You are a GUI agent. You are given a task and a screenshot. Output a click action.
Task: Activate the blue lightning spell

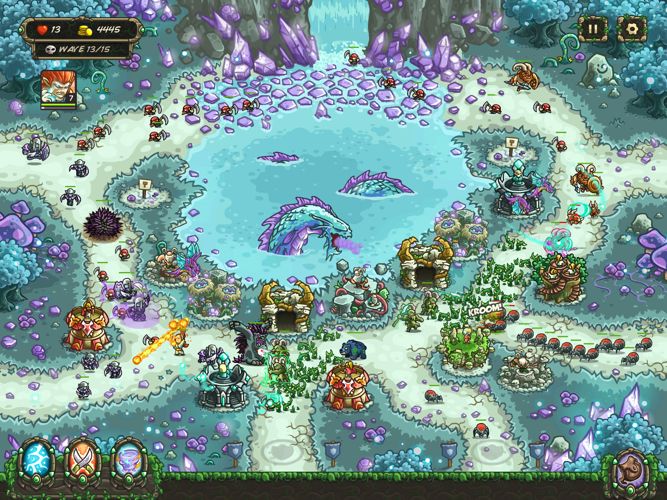click(36, 463)
